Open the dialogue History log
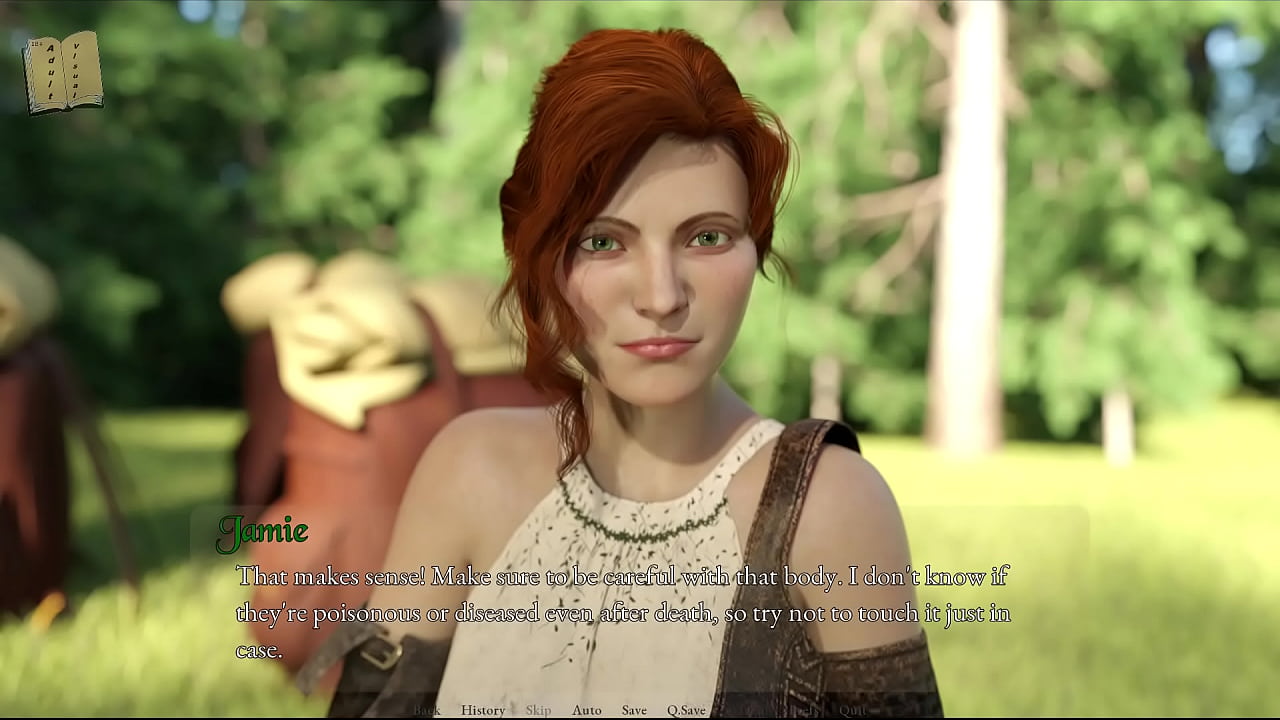The height and width of the screenshot is (720, 1280). (x=482, y=710)
